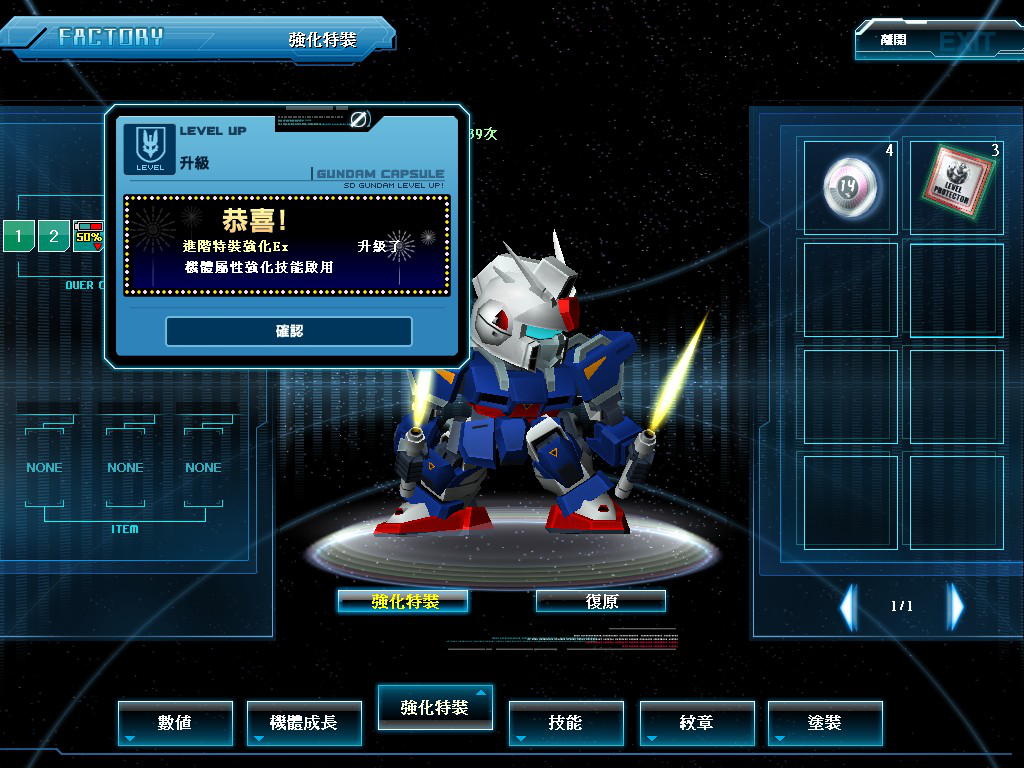Click the 強化特裝 upgrade button under the mech
This screenshot has width=1024, height=768.
403,601
